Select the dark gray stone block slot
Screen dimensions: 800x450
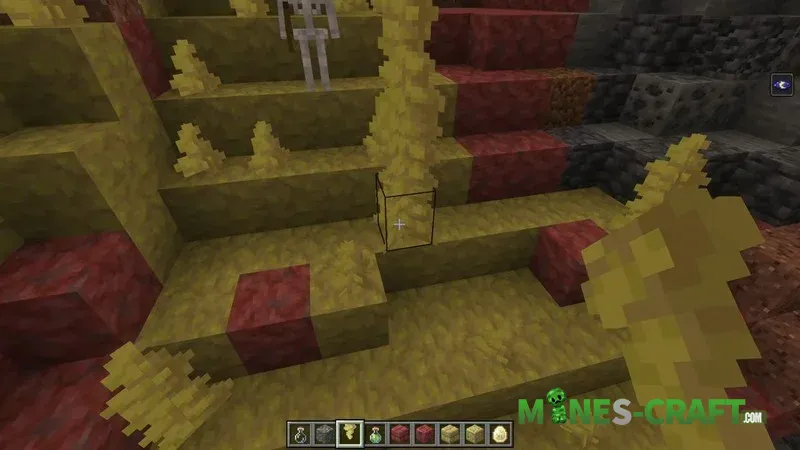[x=326, y=434]
